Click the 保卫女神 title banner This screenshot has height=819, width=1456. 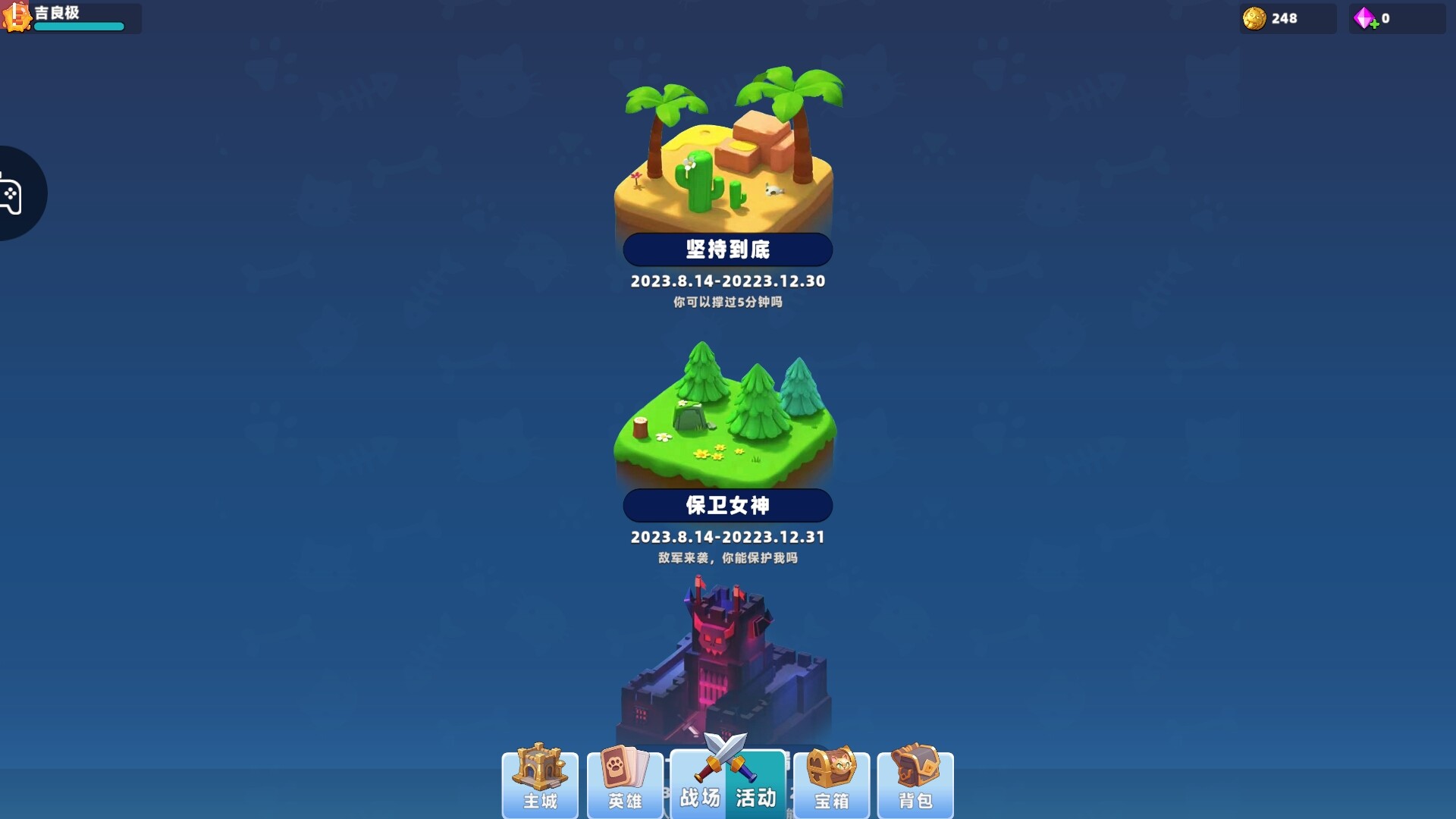click(x=726, y=505)
